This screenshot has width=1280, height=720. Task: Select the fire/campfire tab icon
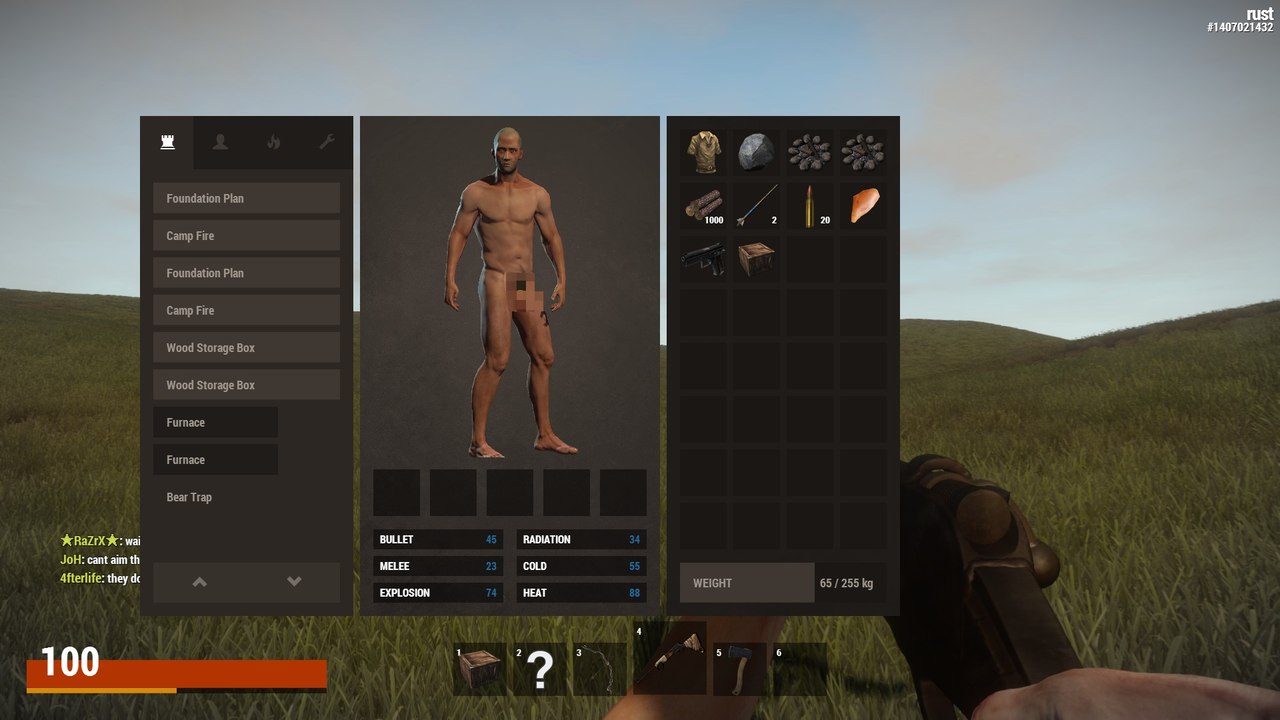(x=273, y=142)
